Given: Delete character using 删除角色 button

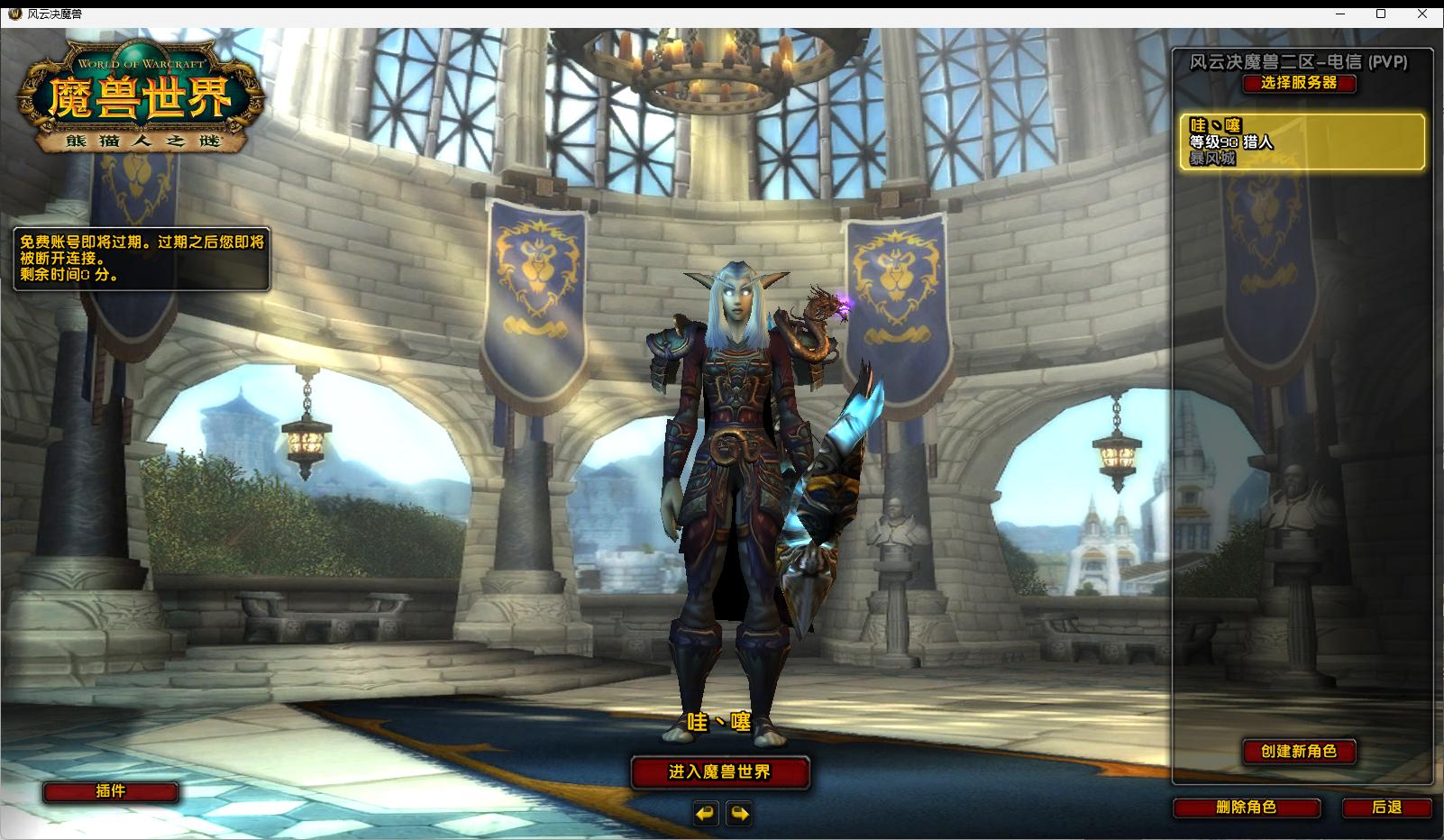Looking at the screenshot, I should click(1246, 808).
